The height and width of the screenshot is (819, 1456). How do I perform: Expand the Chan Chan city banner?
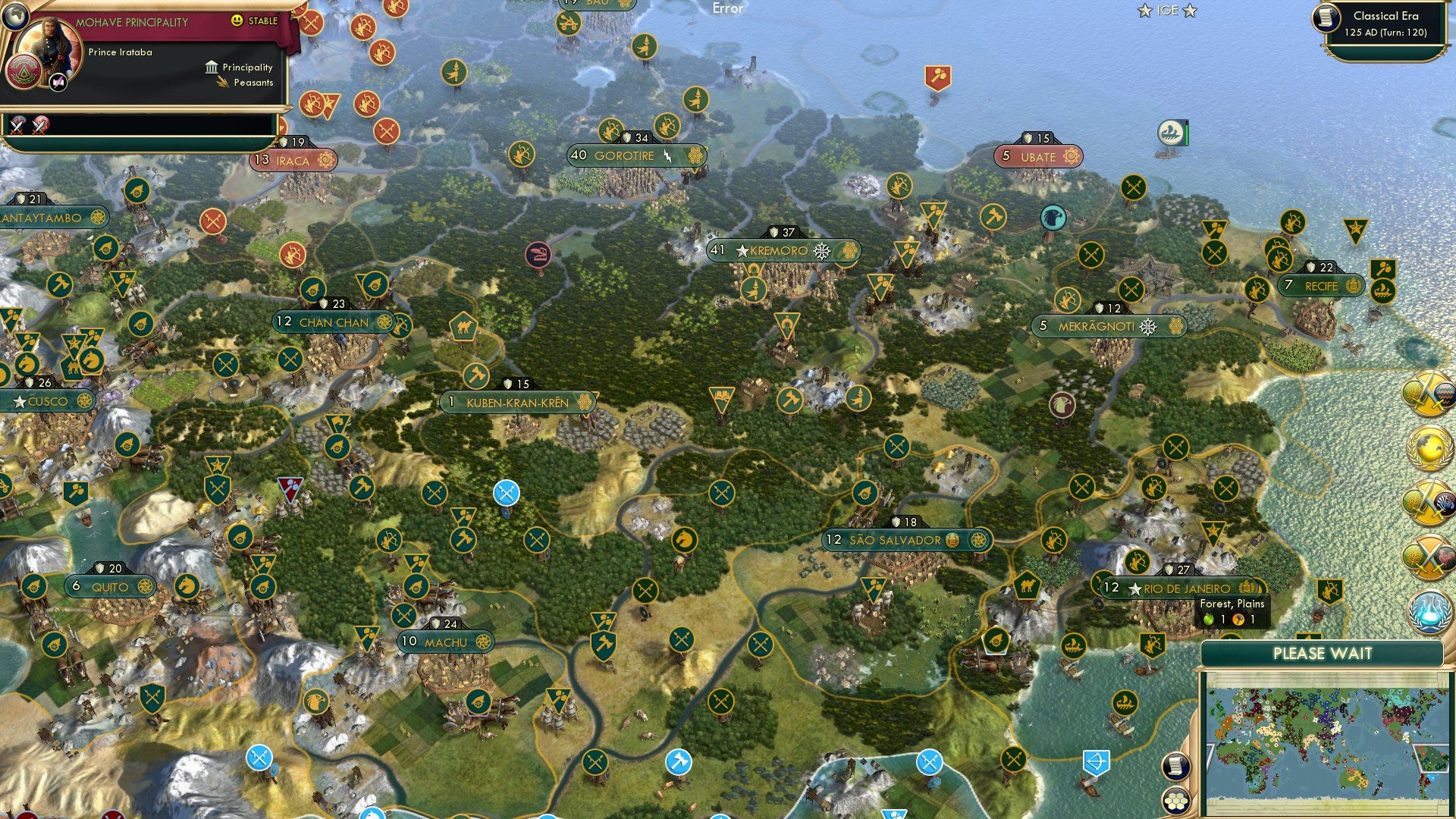(x=385, y=322)
